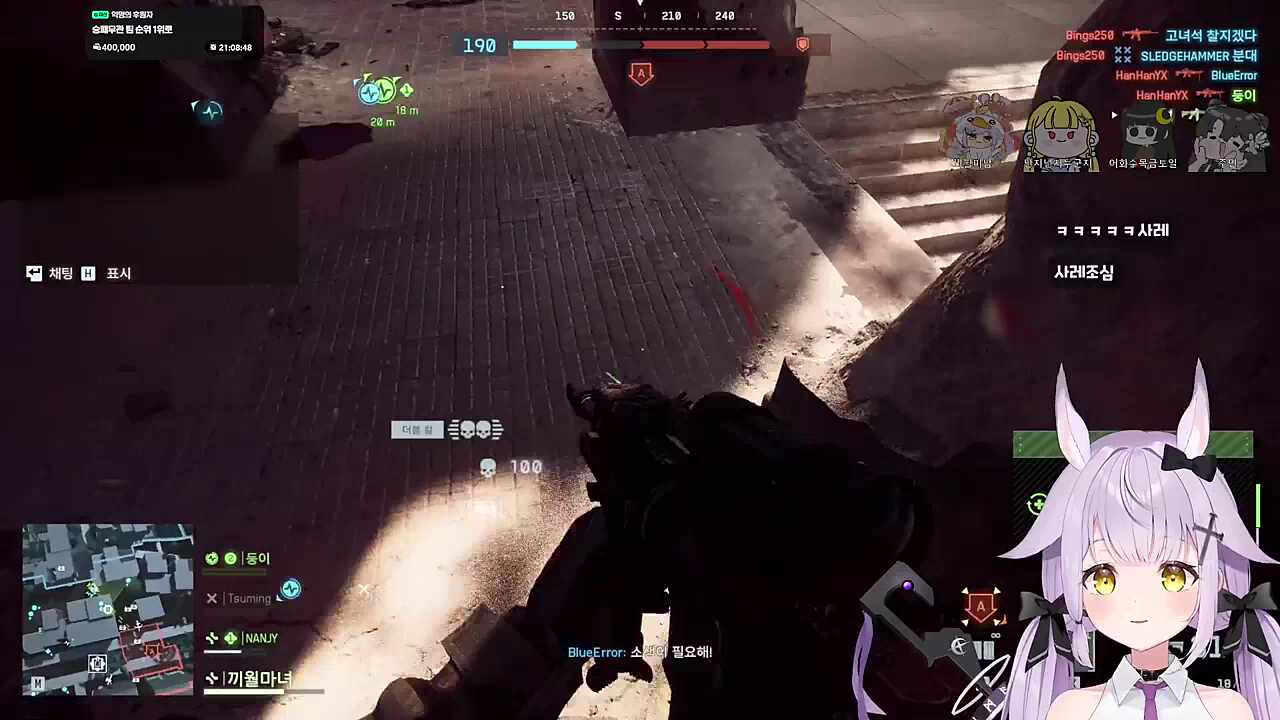1280x720 pixels.
Task: Select squad member 동이 in squad list
Action: pyautogui.click(x=256, y=559)
